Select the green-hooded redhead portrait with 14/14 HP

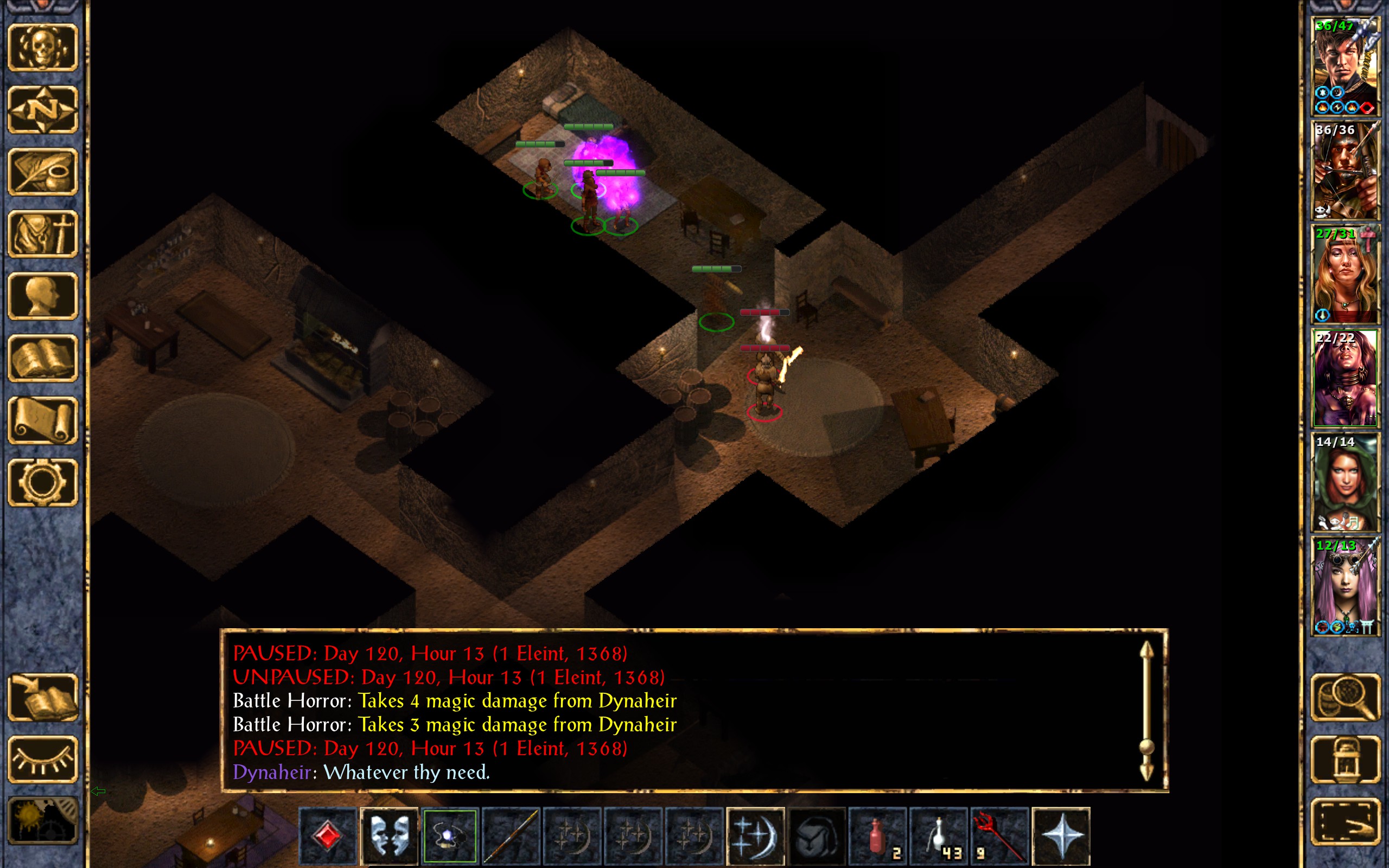tap(1345, 482)
